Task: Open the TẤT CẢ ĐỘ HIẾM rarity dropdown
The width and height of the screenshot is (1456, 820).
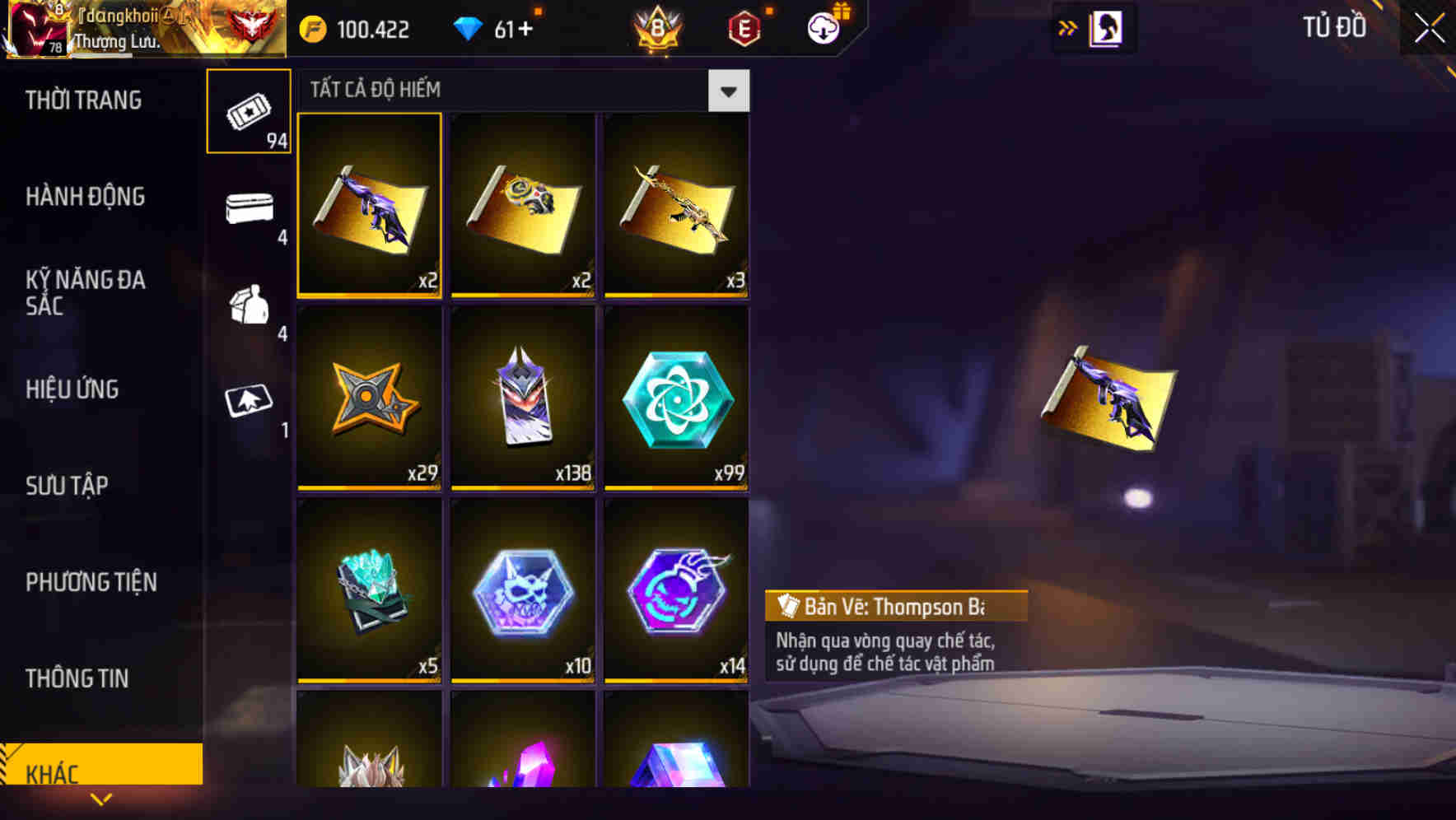Action: tap(511, 90)
